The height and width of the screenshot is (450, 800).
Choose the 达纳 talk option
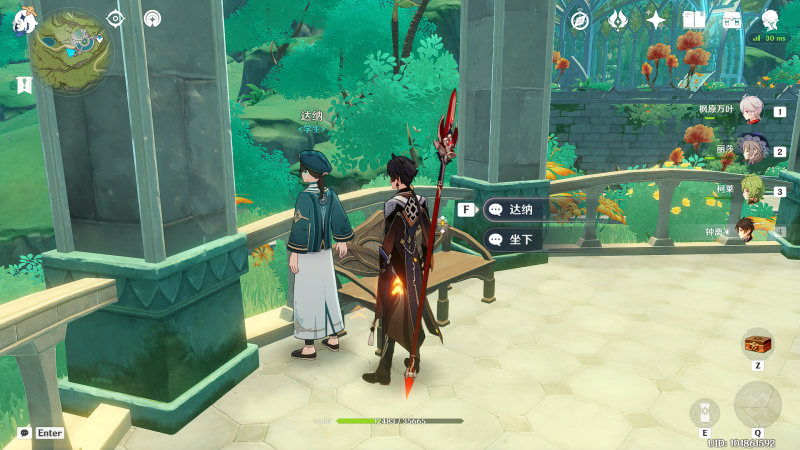[515, 209]
